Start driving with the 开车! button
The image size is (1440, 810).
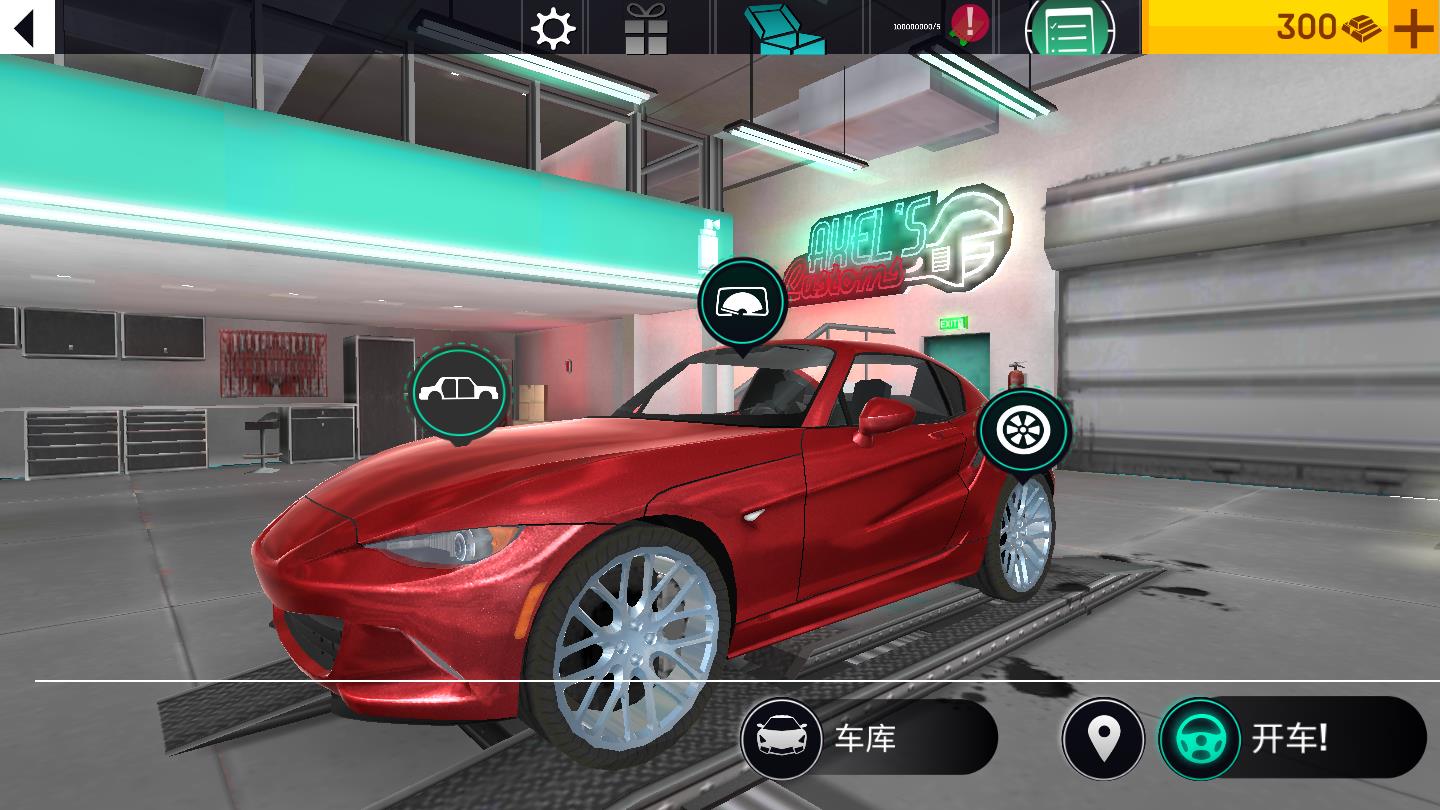[1292, 739]
